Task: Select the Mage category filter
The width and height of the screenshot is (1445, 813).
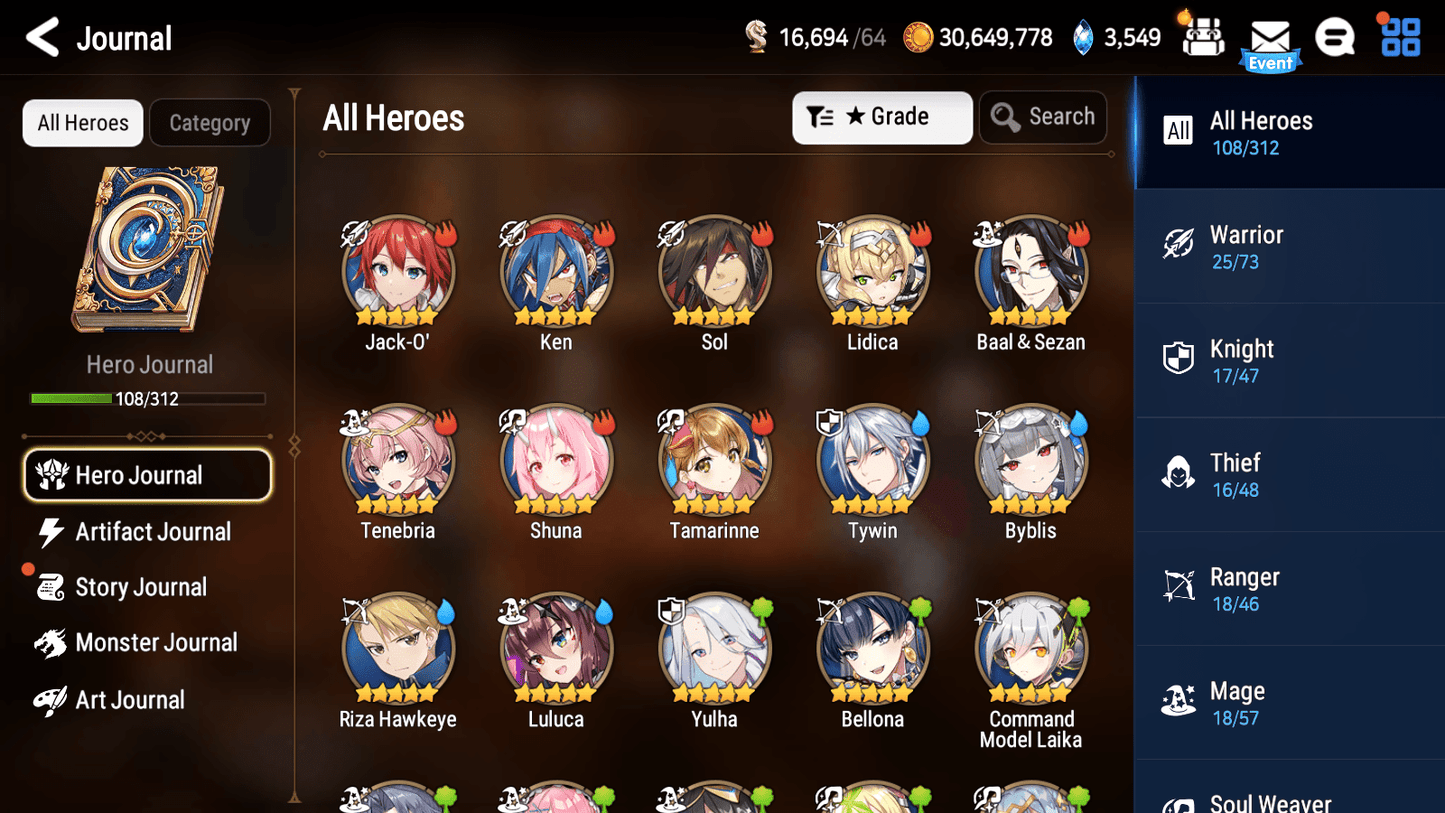Action: 1289,701
